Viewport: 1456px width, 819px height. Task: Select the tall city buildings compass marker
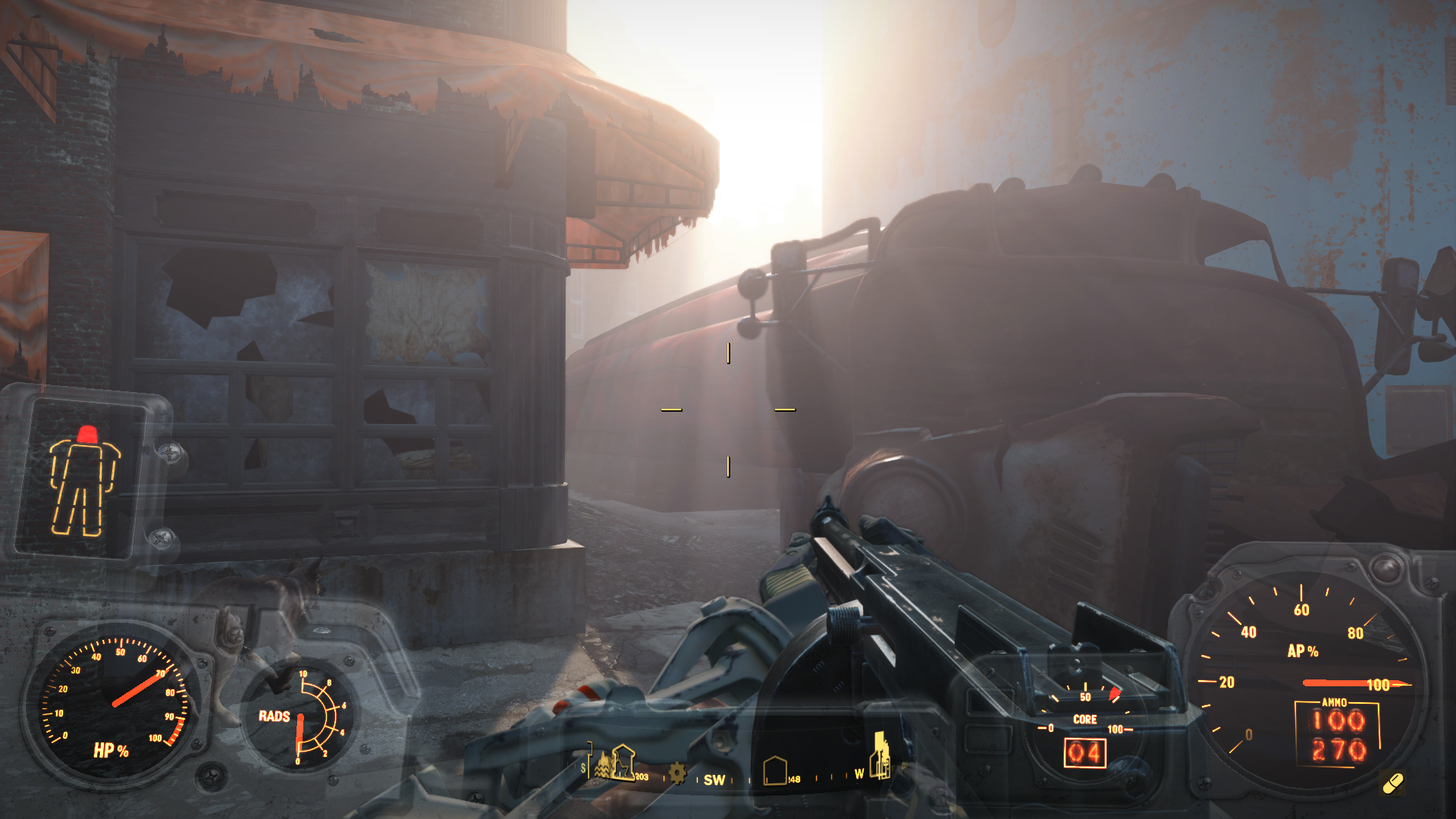(880, 755)
